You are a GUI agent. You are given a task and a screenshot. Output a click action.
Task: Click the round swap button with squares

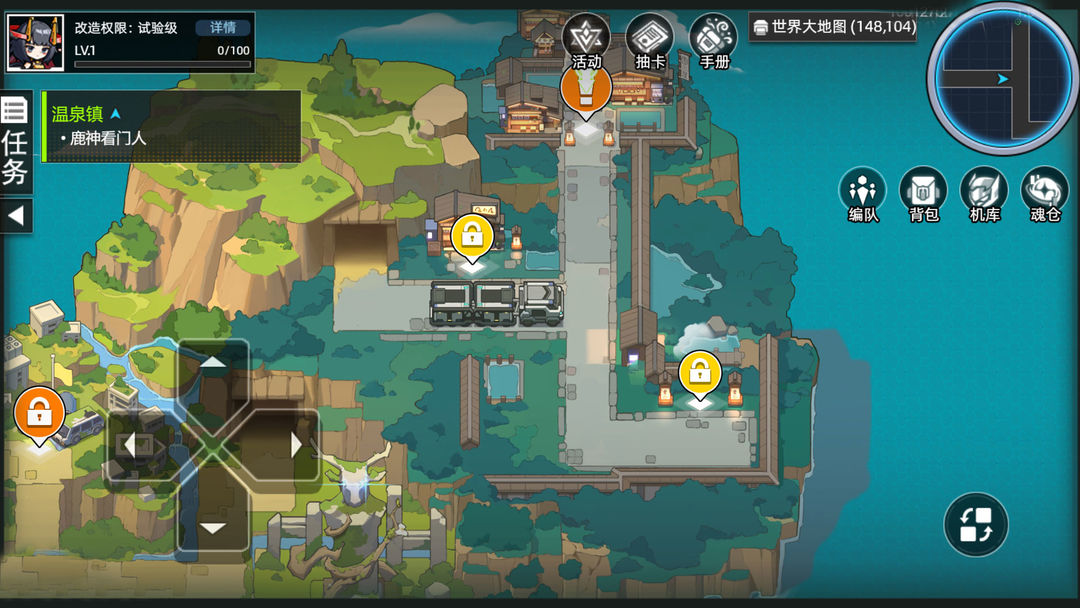[975, 525]
